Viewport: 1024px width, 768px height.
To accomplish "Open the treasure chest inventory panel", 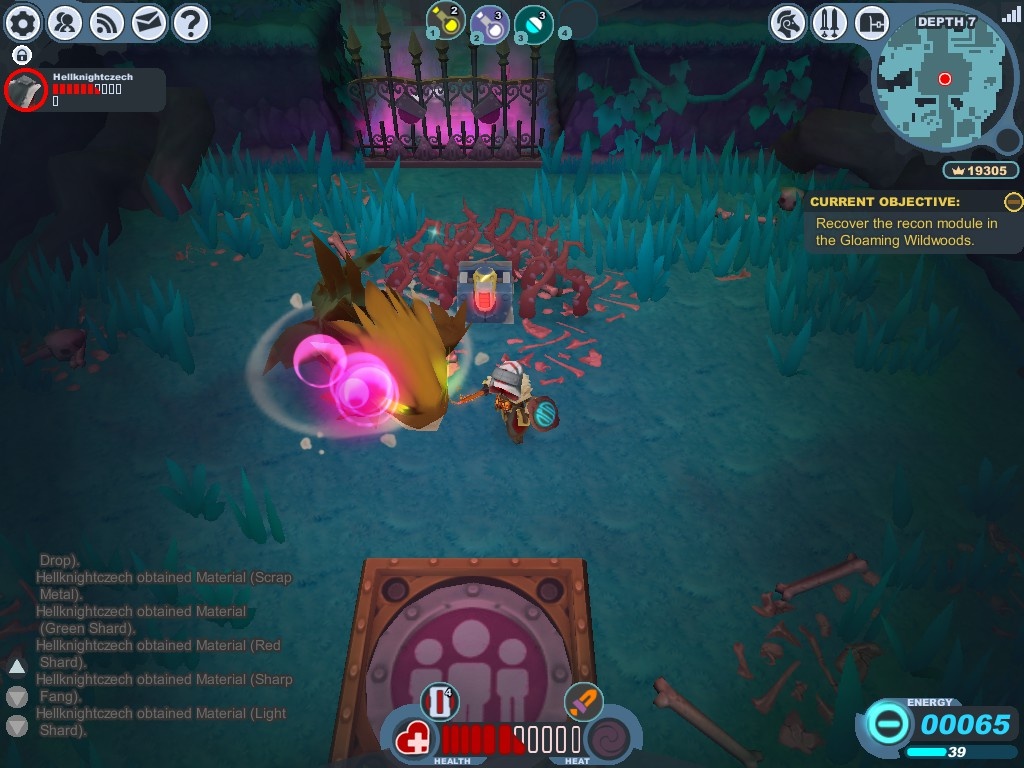I will tap(871, 22).
